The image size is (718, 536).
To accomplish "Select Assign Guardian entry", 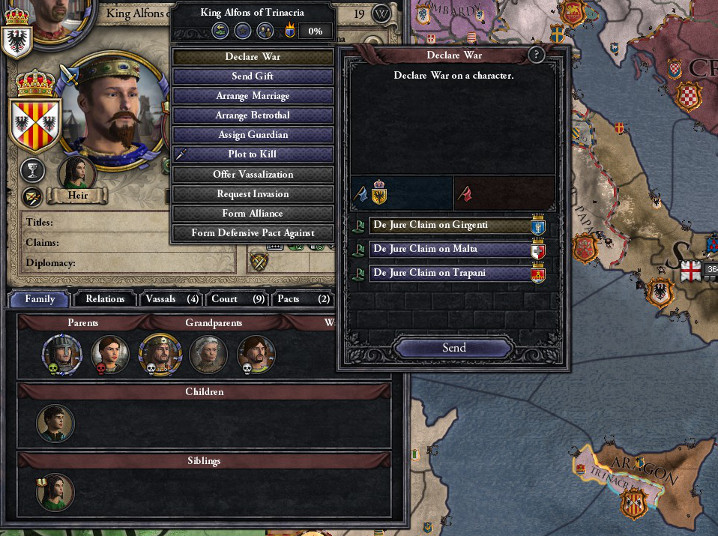I will point(253,135).
